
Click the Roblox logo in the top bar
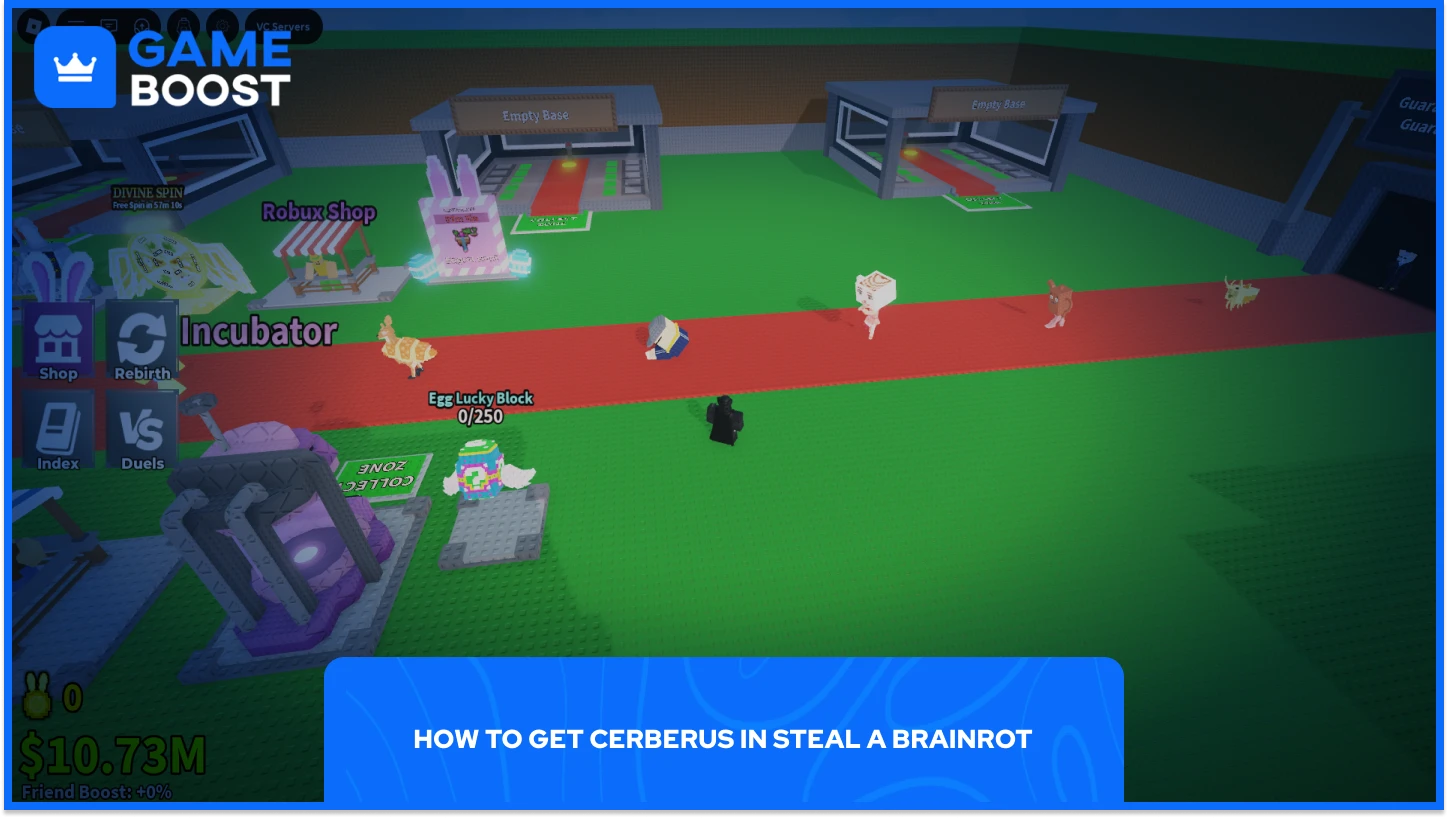tap(34, 25)
